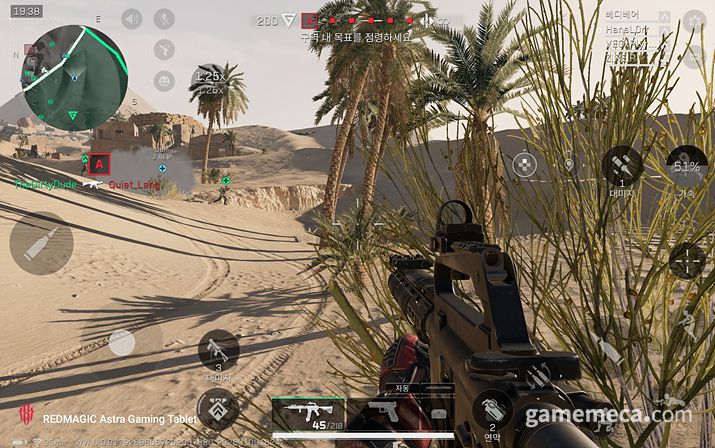Activate the 51% charged ability
This screenshot has height=448, width=715.
(686, 165)
